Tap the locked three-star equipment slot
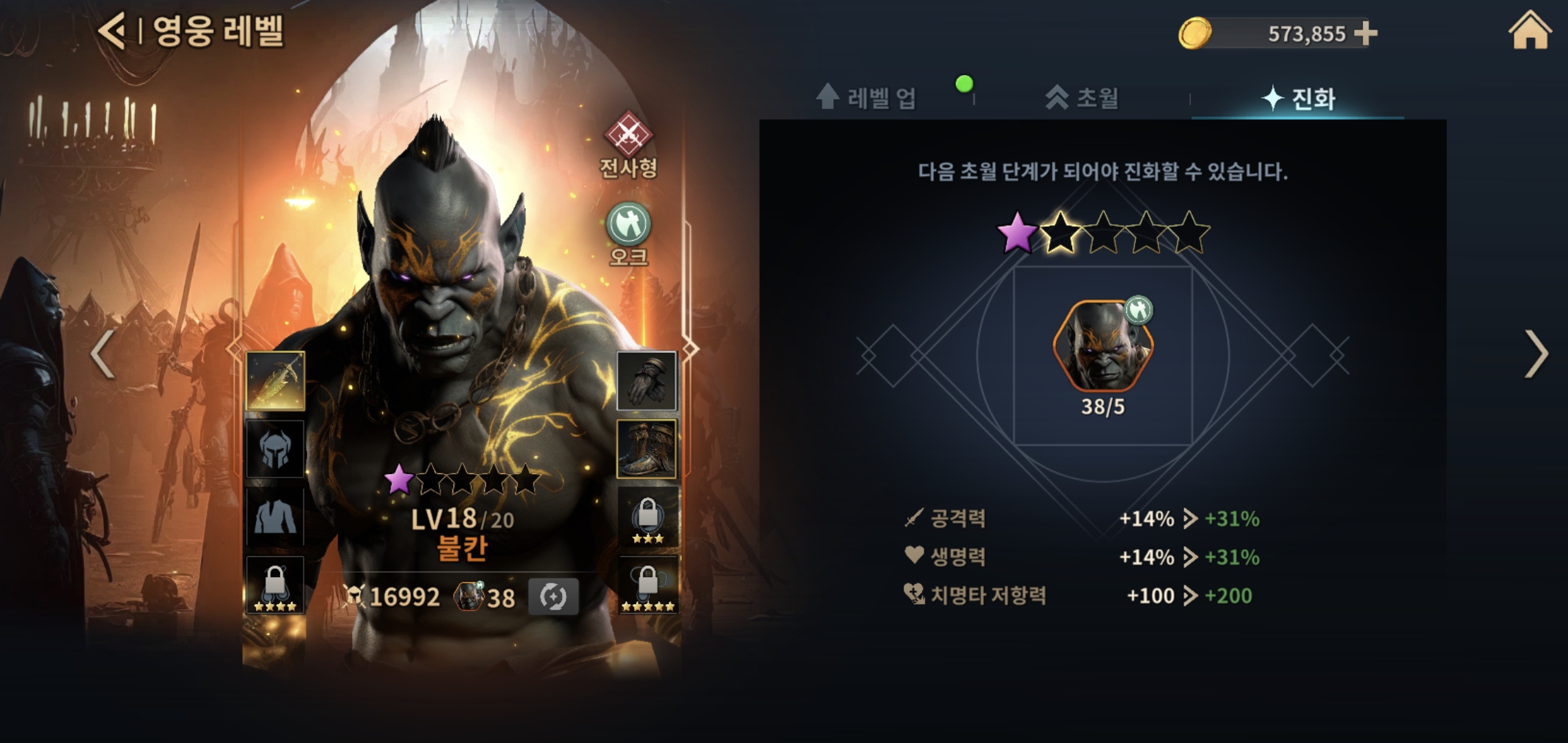This screenshot has width=1568, height=743. 647,517
